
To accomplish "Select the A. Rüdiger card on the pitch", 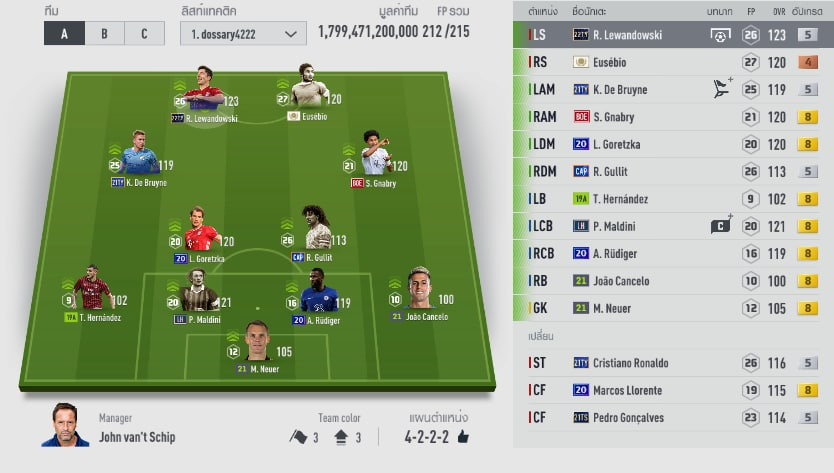I will coord(317,292).
